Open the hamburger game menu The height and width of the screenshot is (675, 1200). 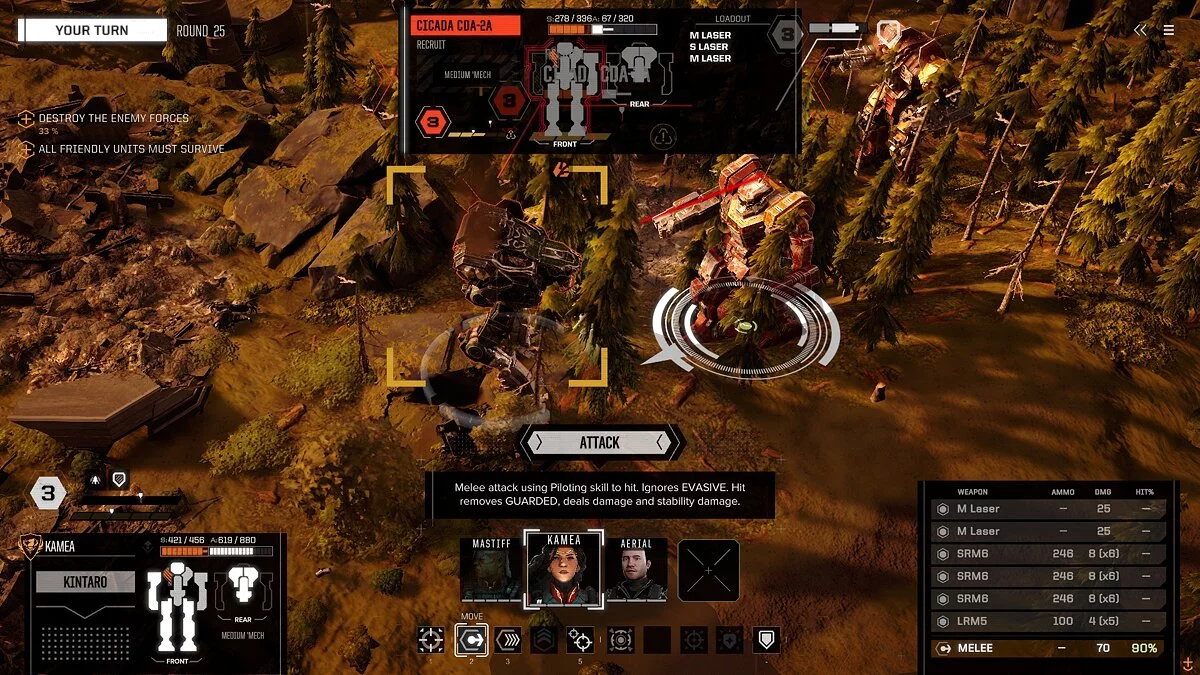(1169, 30)
